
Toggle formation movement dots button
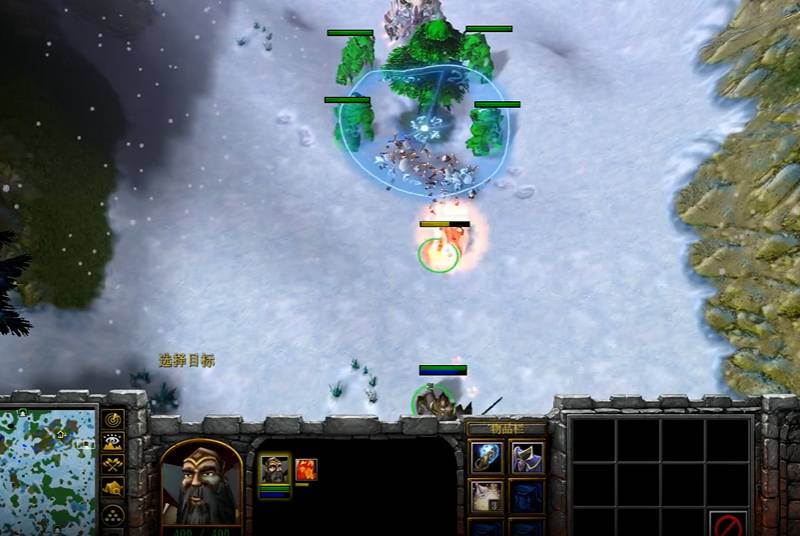pyautogui.click(x=113, y=512)
